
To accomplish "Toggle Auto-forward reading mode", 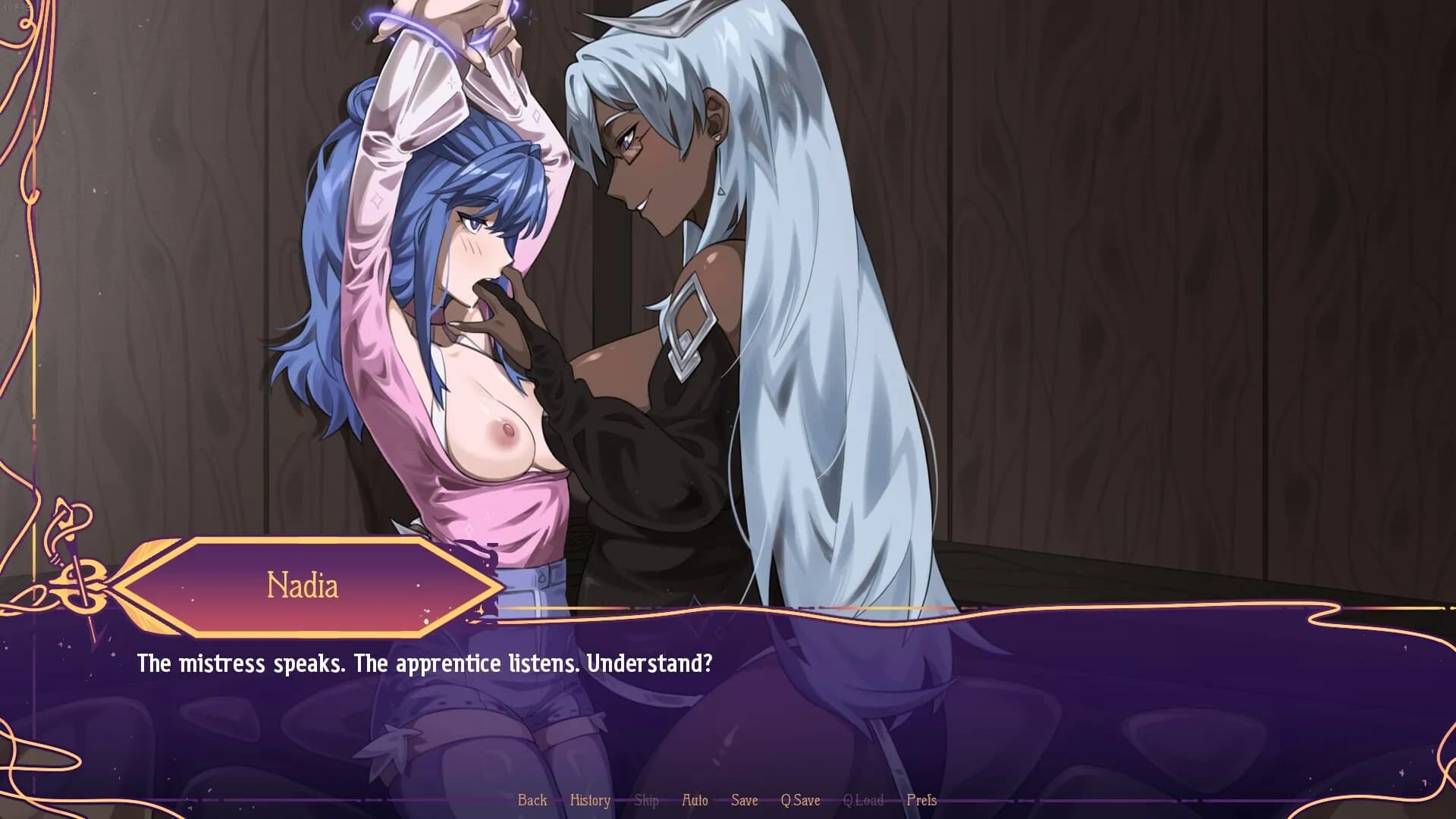I will point(695,800).
